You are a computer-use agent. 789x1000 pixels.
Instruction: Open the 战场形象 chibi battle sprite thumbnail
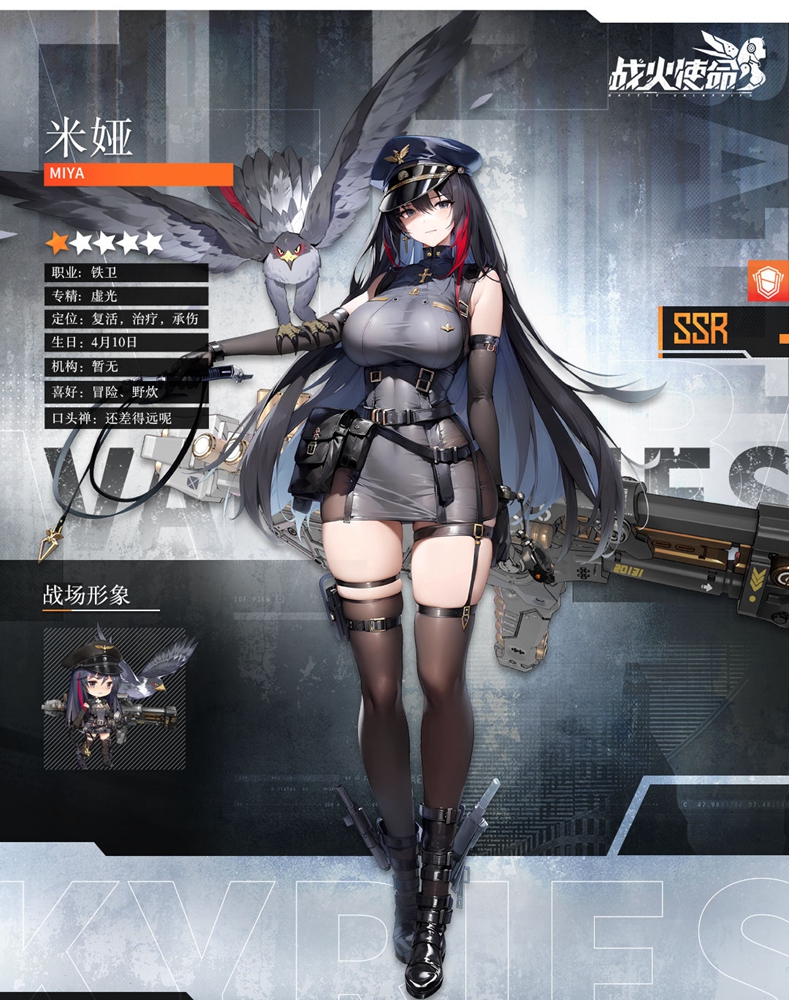(114, 698)
